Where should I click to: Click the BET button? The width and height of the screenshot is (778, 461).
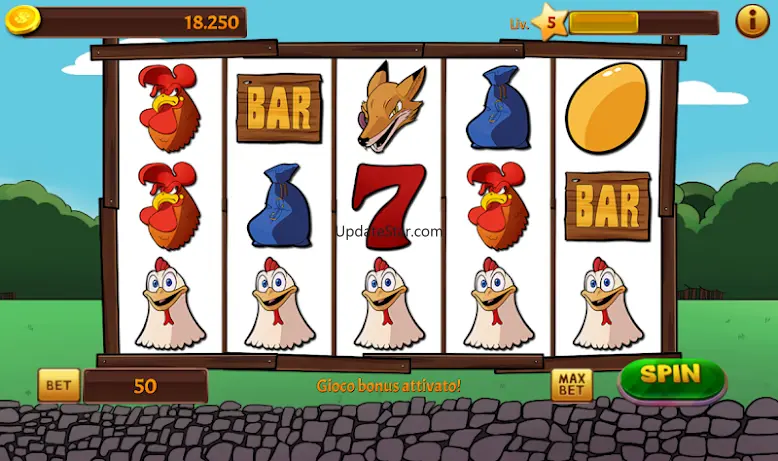(x=59, y=385)
